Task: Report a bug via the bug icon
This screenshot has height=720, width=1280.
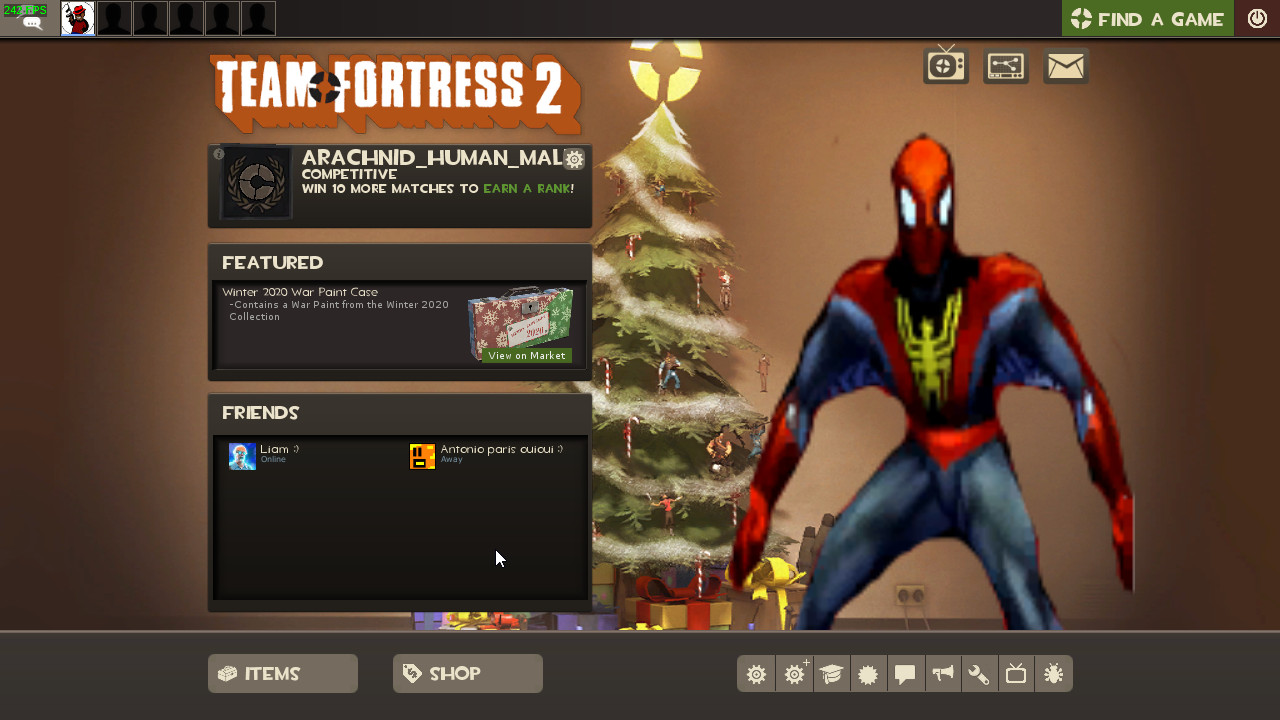Action: [x=1053, y=673]
